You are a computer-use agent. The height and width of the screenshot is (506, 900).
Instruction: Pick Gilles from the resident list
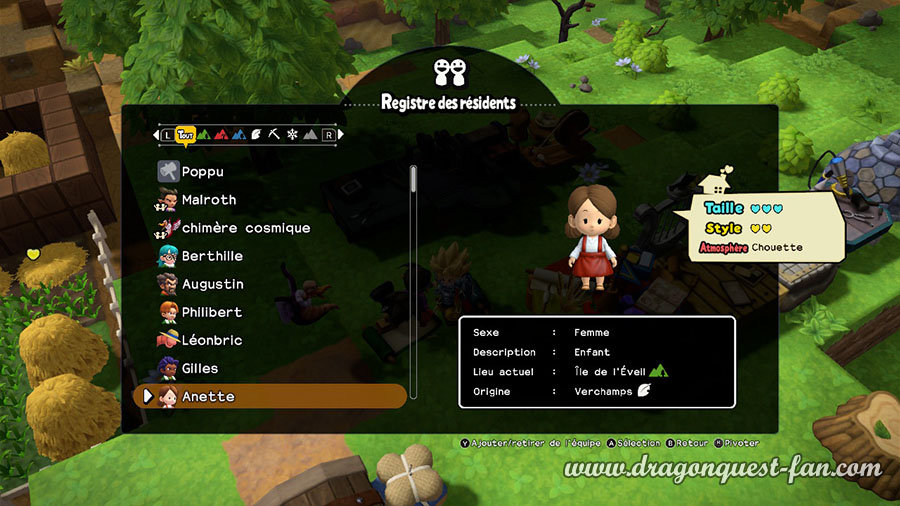pyautogui.click(x=199, y=368)
